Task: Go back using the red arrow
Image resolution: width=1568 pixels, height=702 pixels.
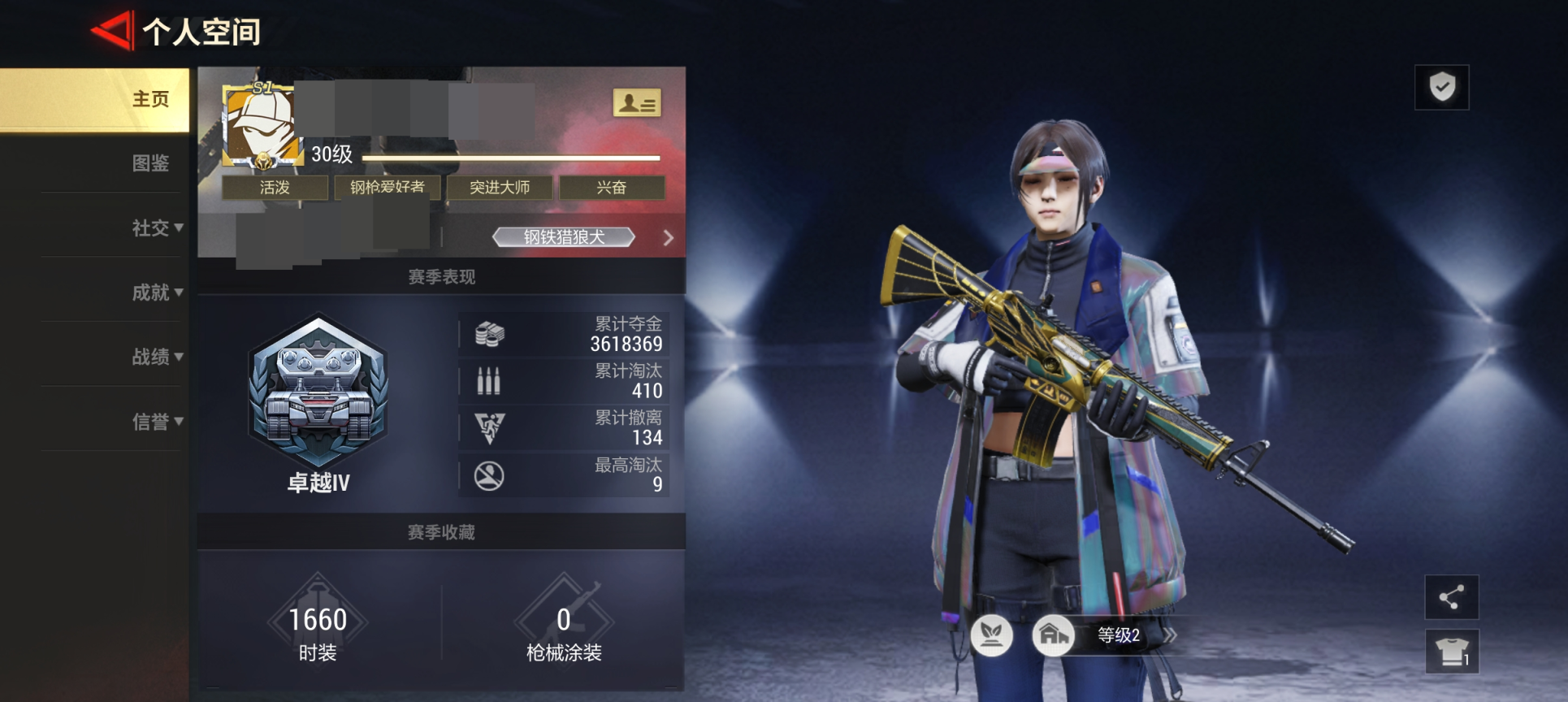Action: pyautogui.click(x=113, y=31)
